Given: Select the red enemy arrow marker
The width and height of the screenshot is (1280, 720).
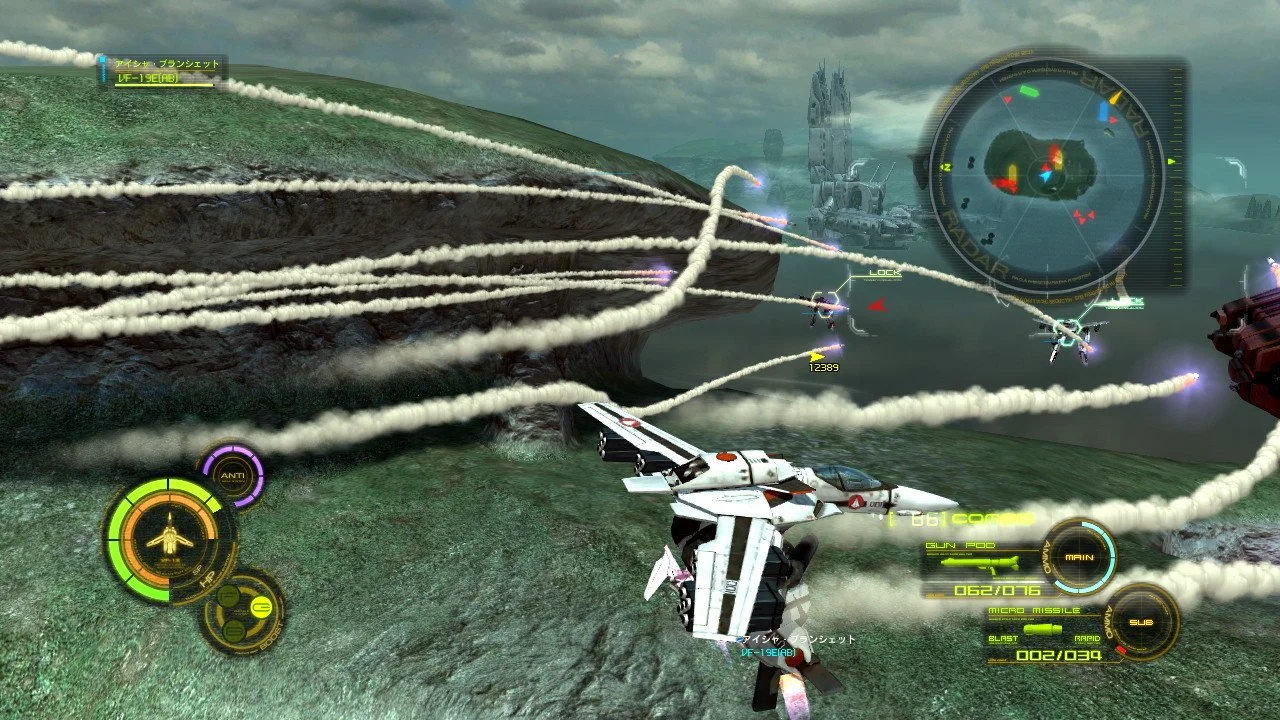Looking at the screenshot, I should [878, 307].
